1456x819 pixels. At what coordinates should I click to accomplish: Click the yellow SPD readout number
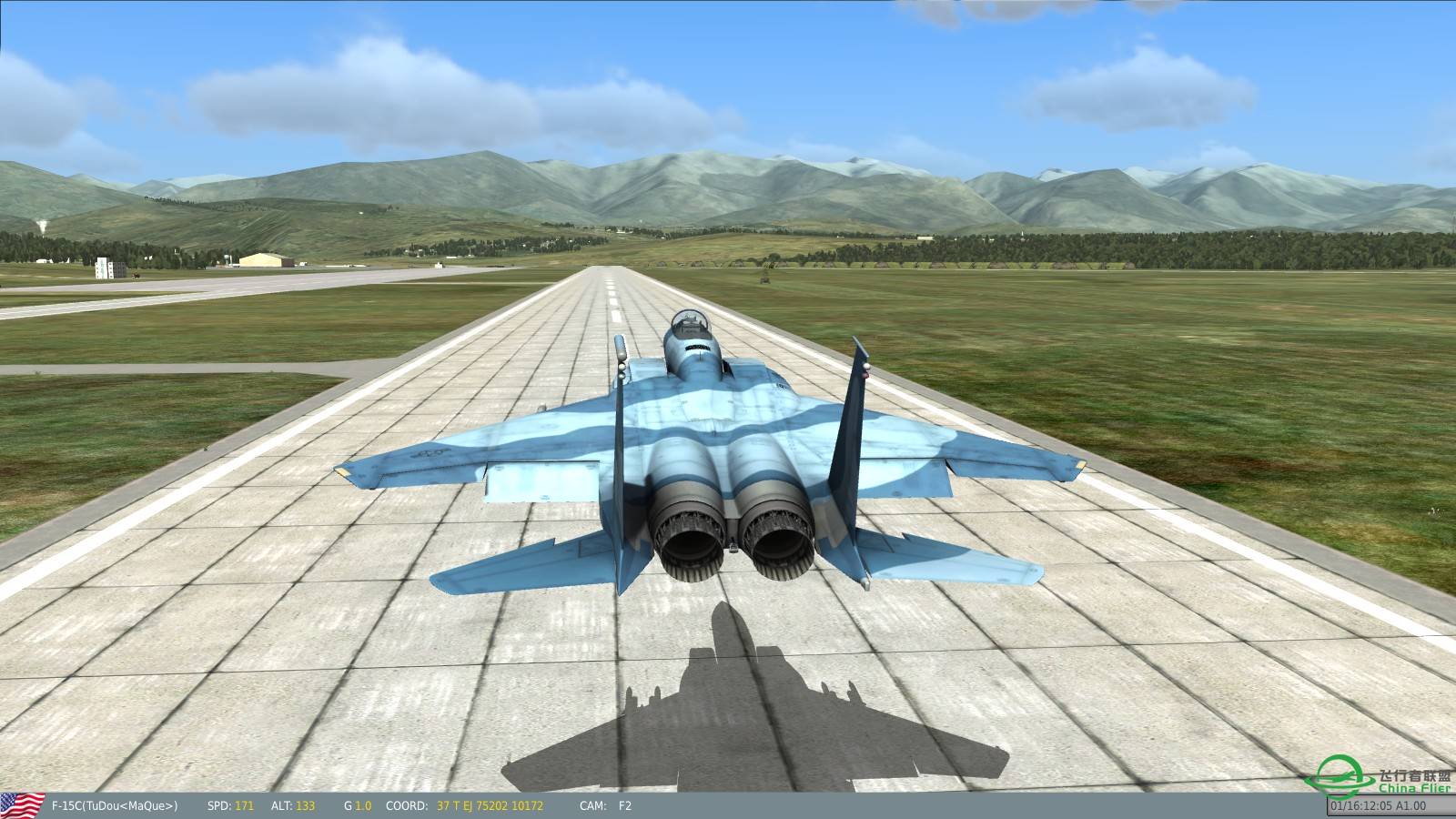click(244, 805)
